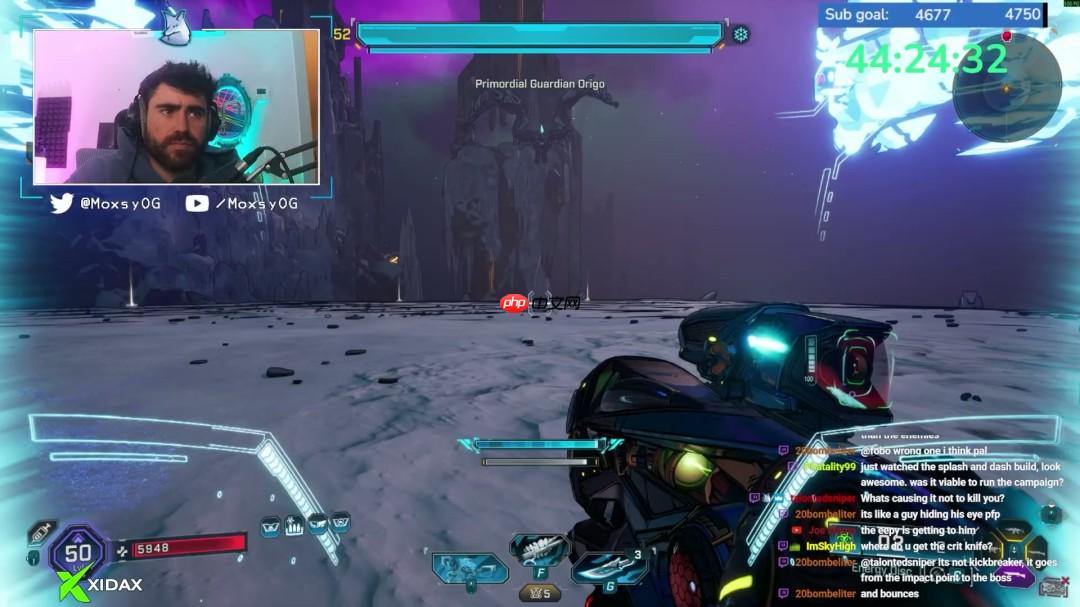
Task: Open the /MoxsyOG YouTube handle
Action: coord(243,204)
